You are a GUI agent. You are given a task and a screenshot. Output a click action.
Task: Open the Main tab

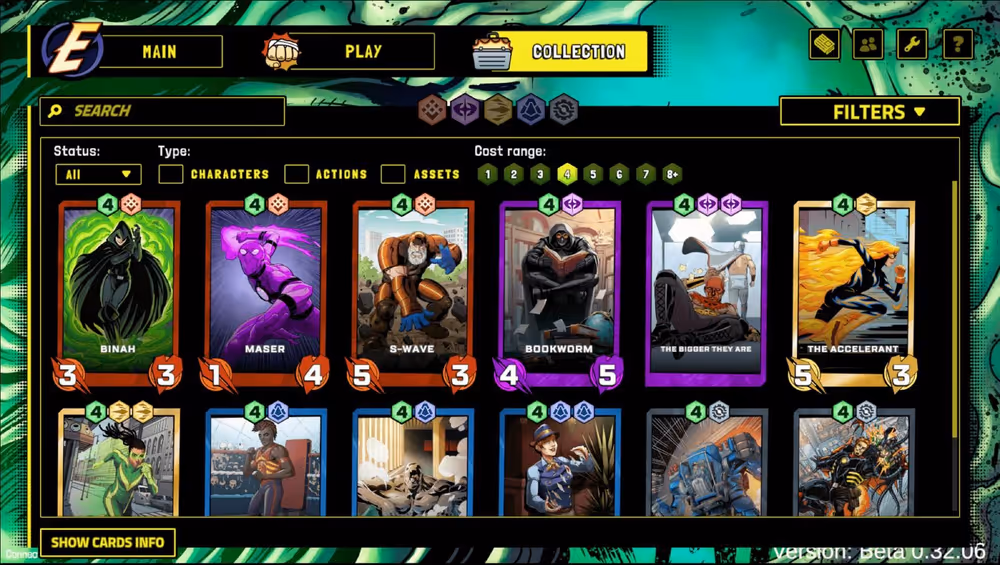click(x=160, y=52)
